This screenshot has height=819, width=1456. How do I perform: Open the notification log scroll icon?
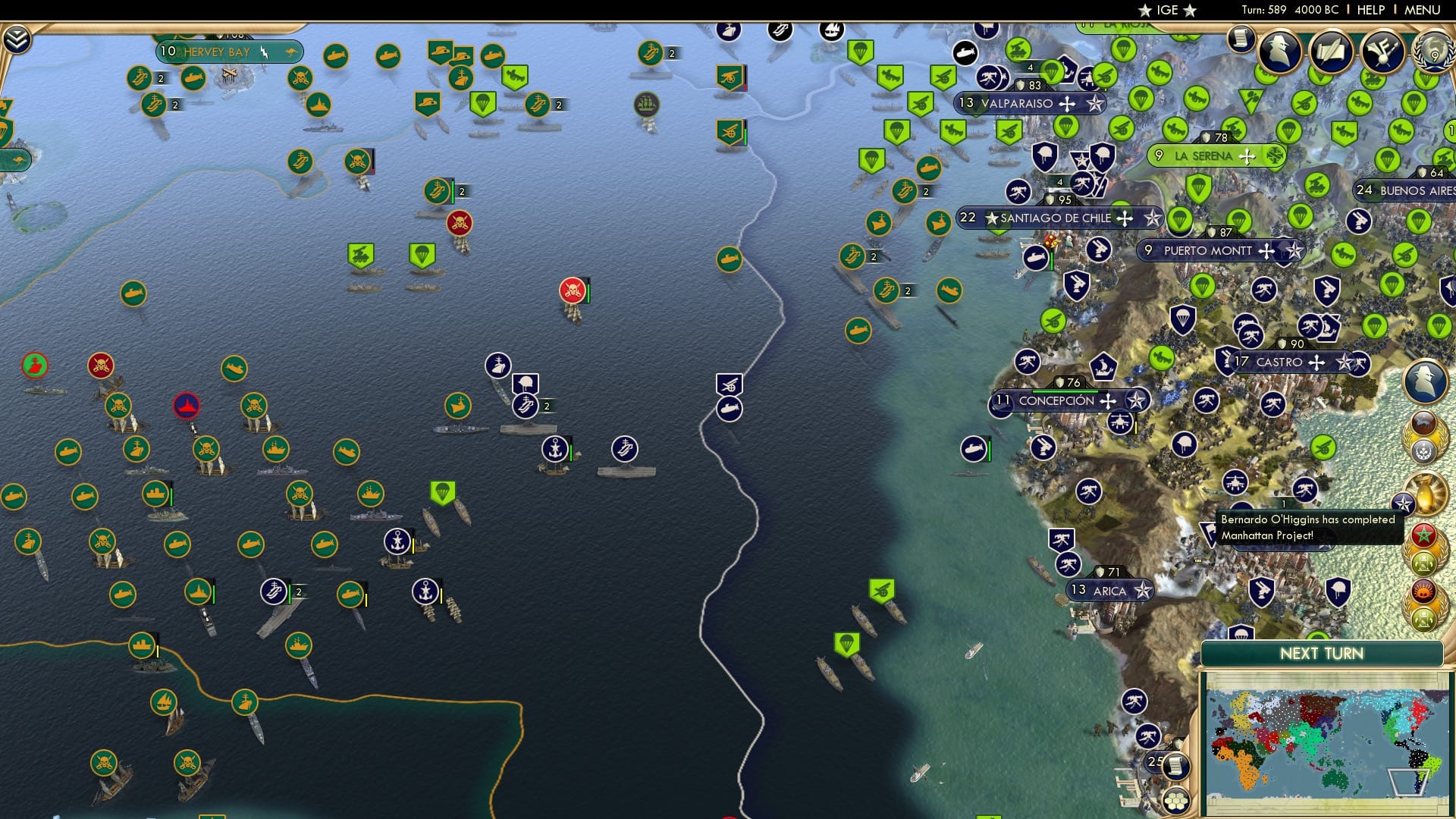click(x=1242, y=39)
